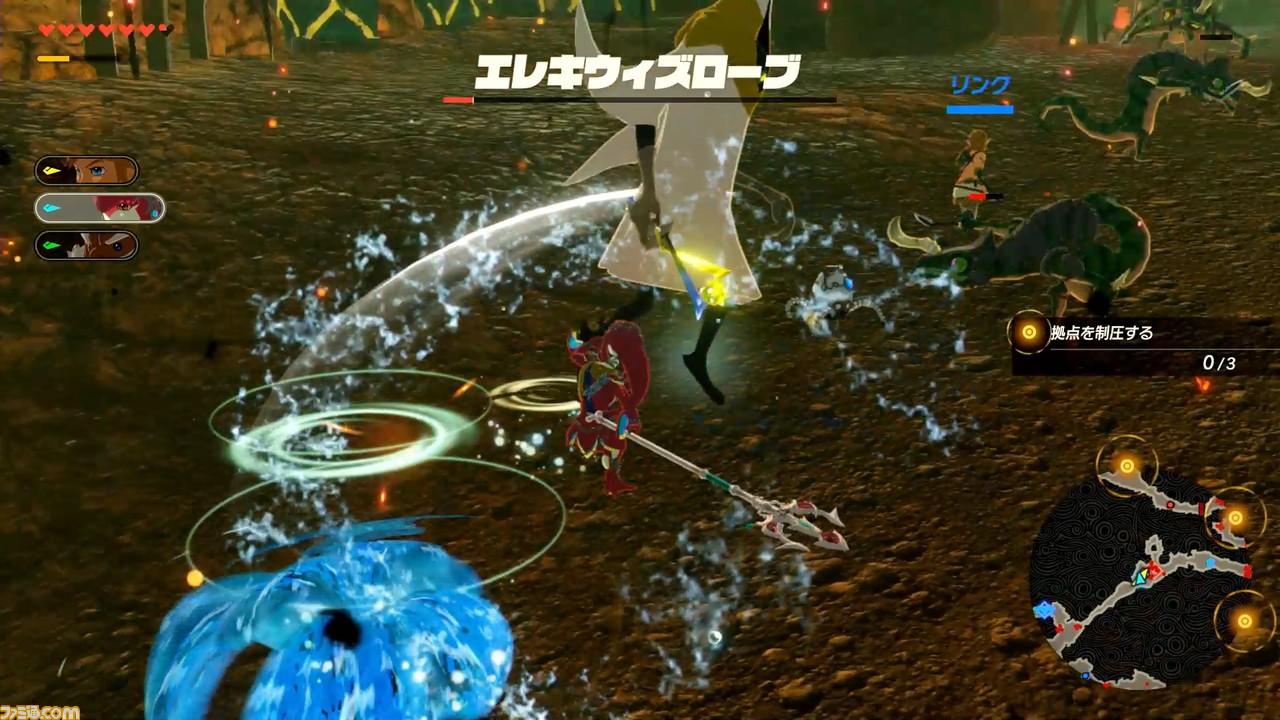Expand Link's portrait capsule on the left
Viewport: 1280px width, 720px height.
pos(85,170)
